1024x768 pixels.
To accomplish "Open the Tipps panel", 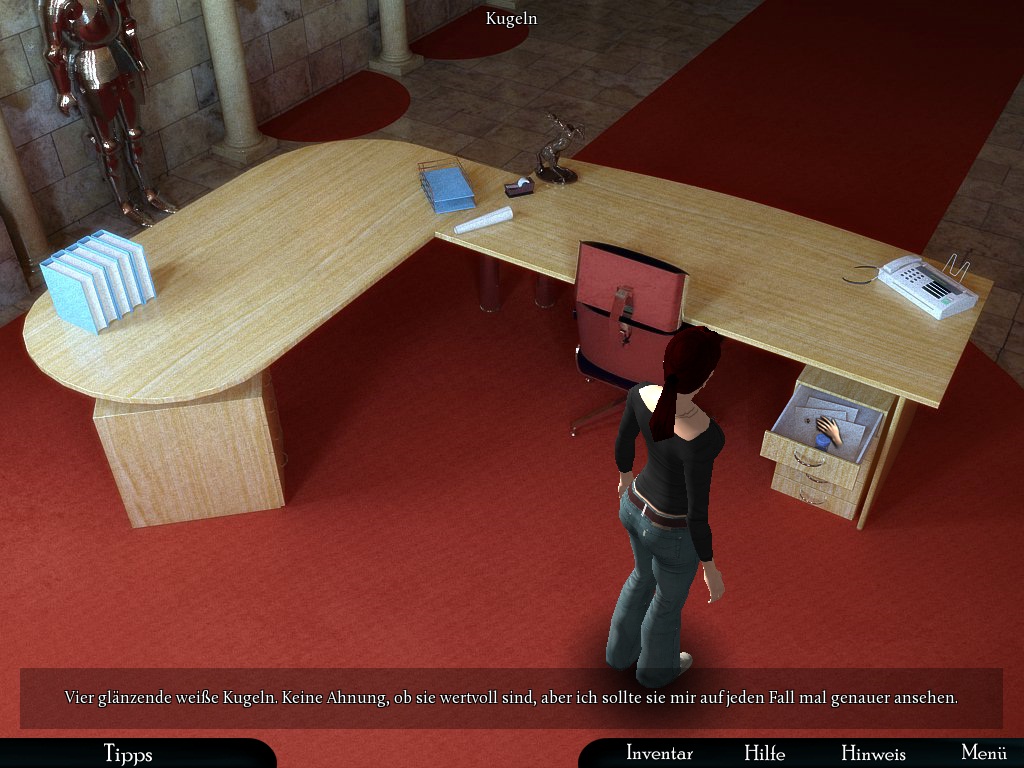I will 127,753.
